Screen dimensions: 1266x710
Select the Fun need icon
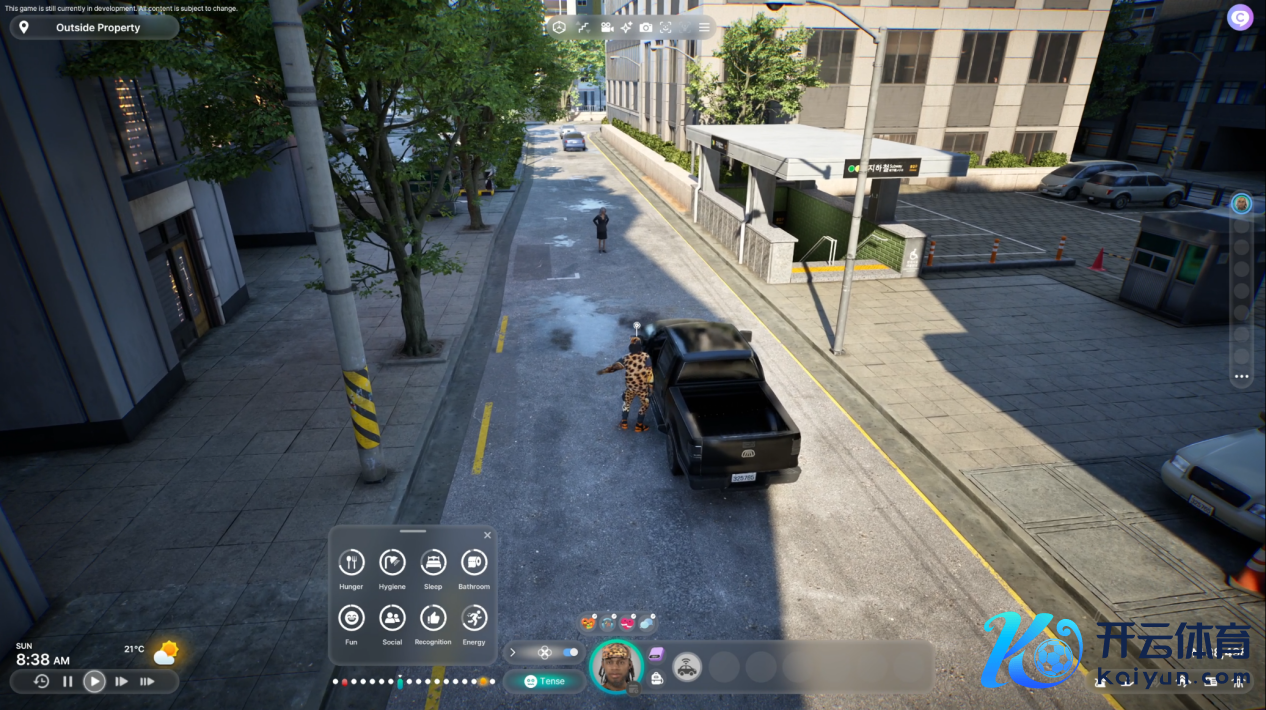click(x=351, y=618)
